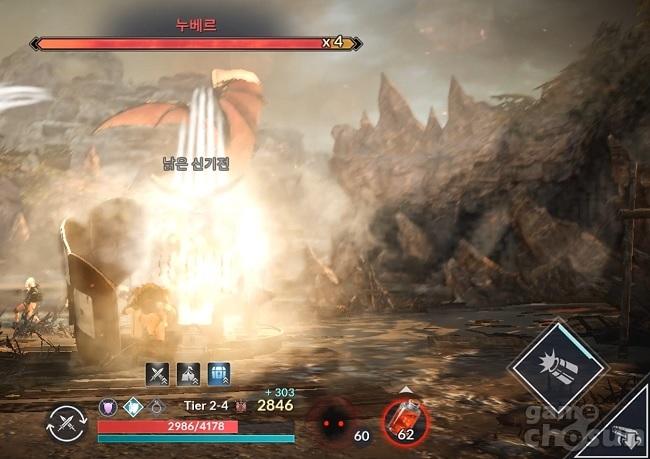
Task: Select the middle upward-arrow buff icon
Action: [188, 375]
